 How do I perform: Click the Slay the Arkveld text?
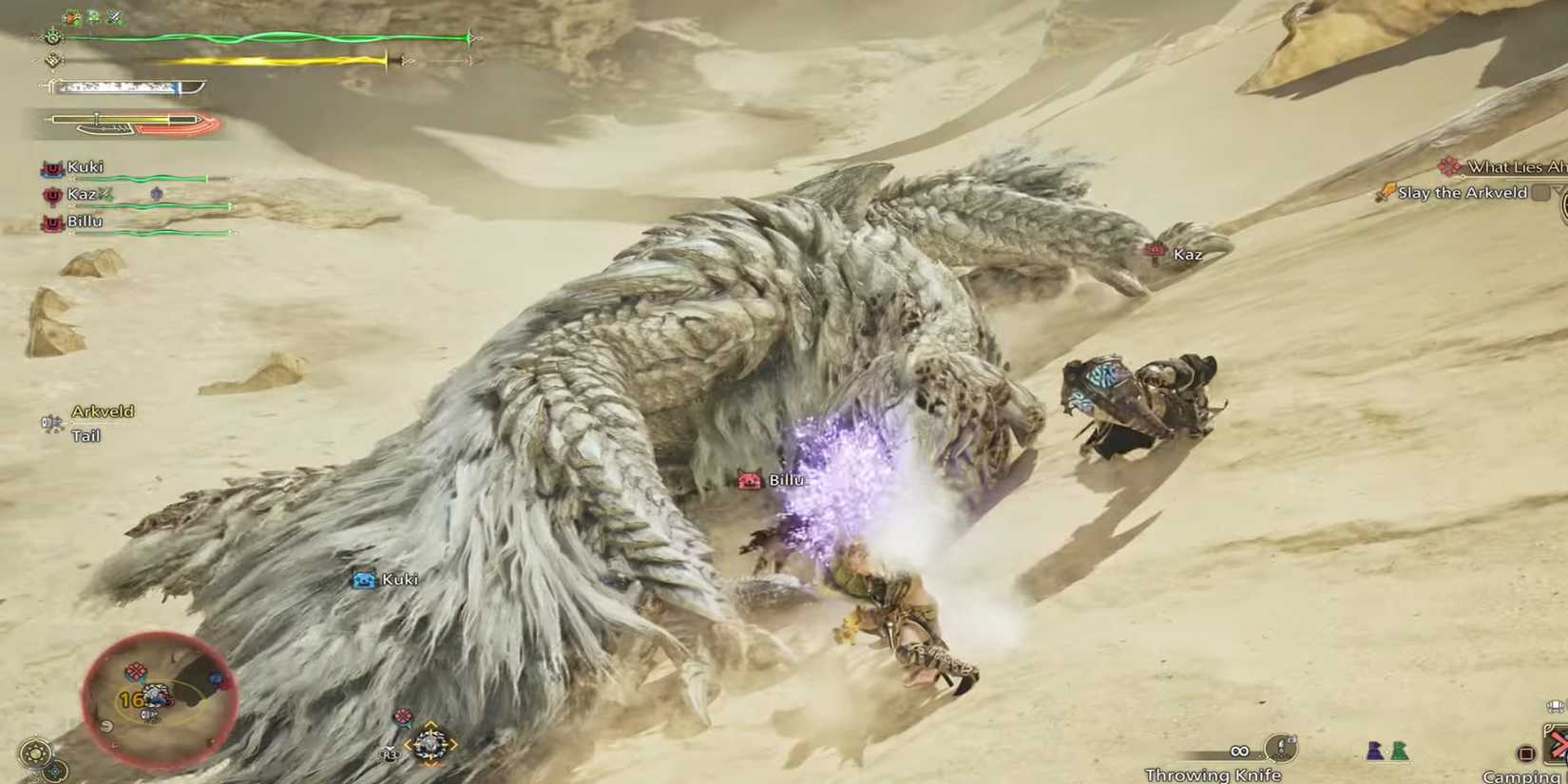[x=1462, y=192]
